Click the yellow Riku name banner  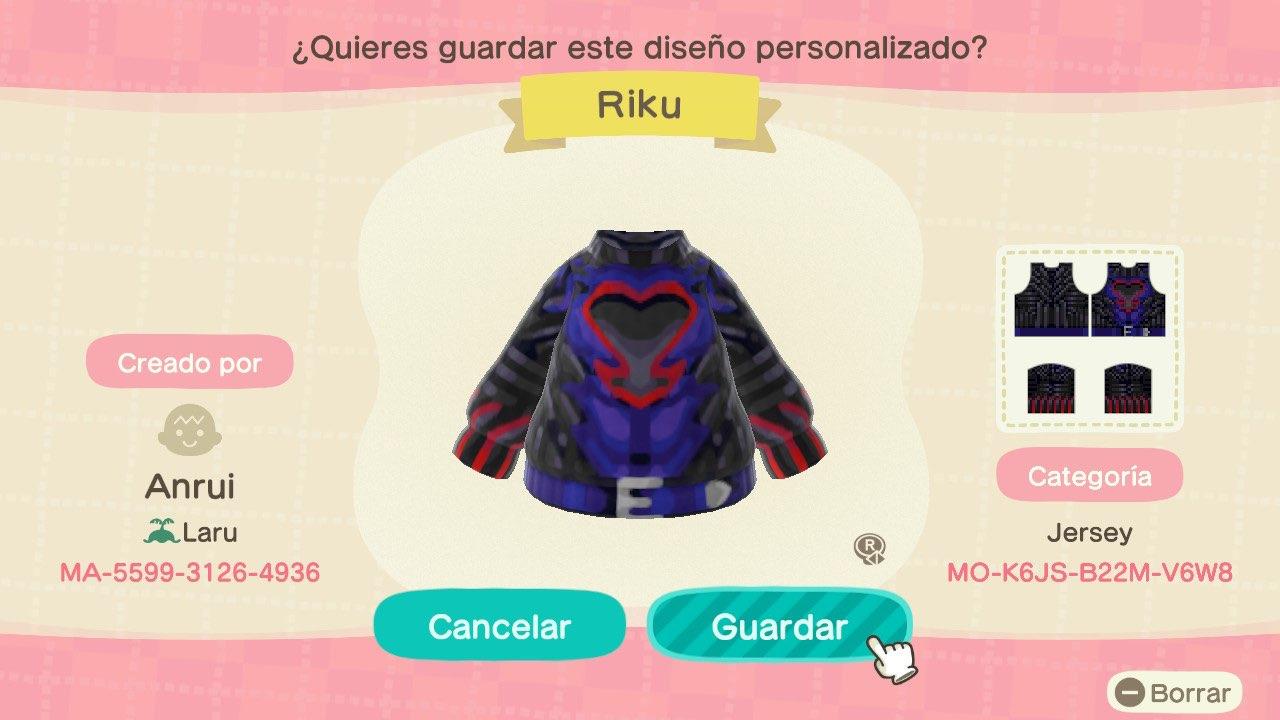click(x=640, y=104)
